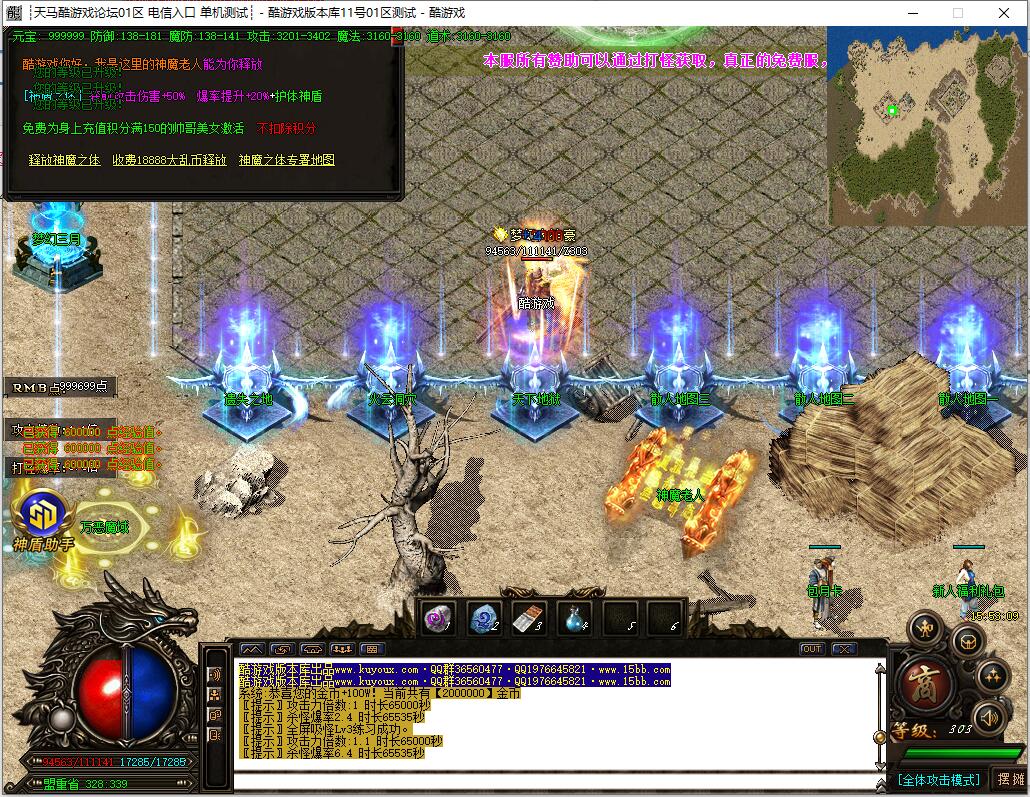1030x797 pixels.
Task: Close the chat panel with its X button
Action: tap(845, 649)
